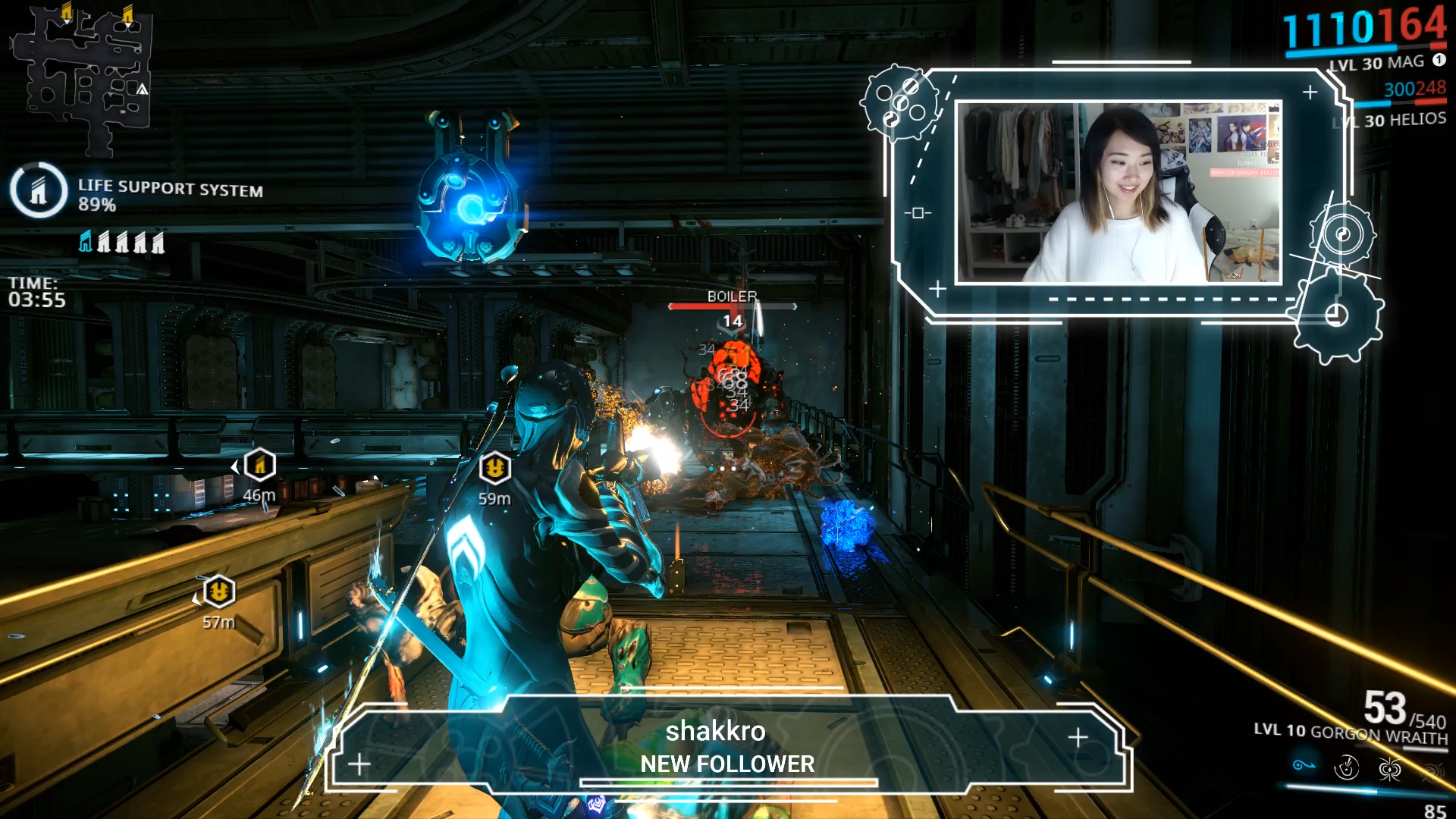Activate Mag's dimmed Crush ability icon

tap(1431, 772)
